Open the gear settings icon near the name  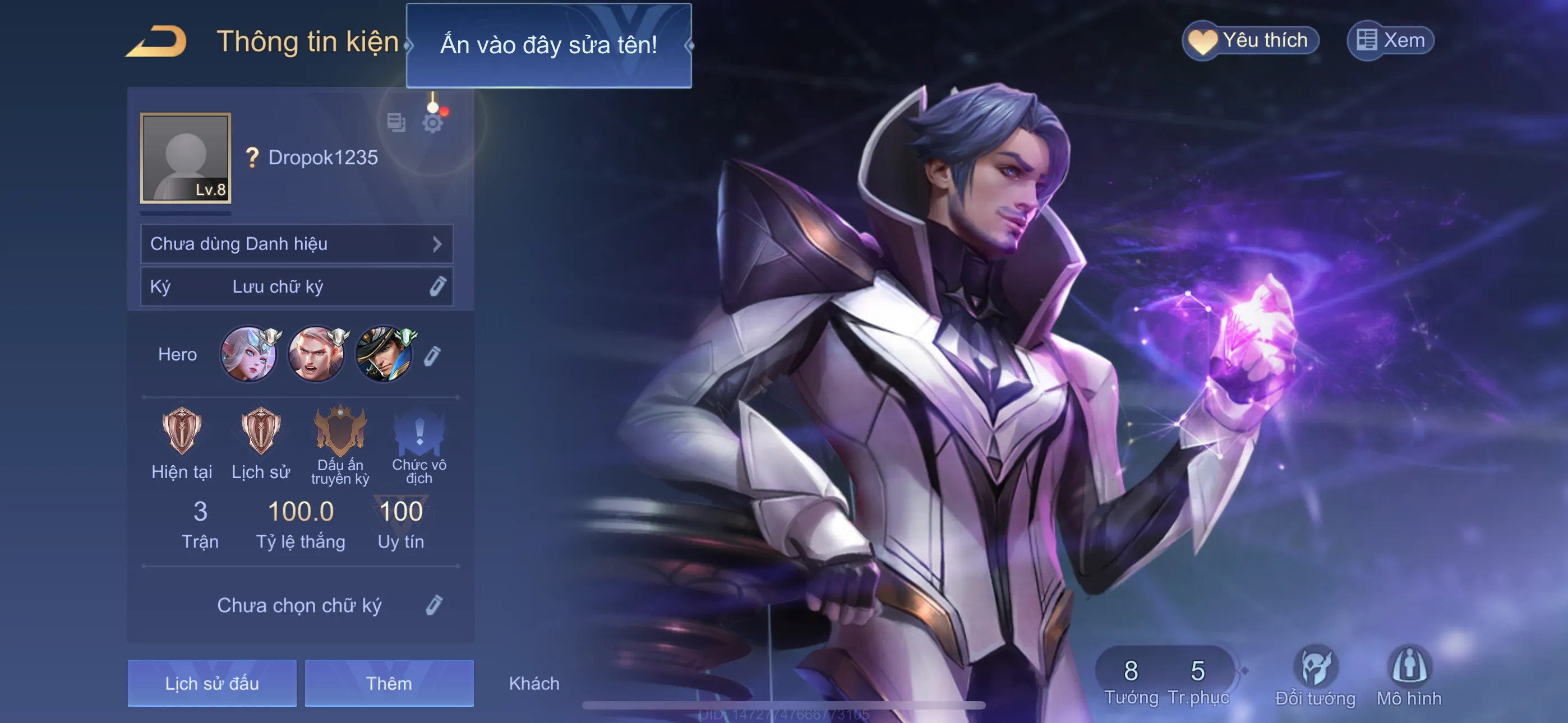coord(433,123)
